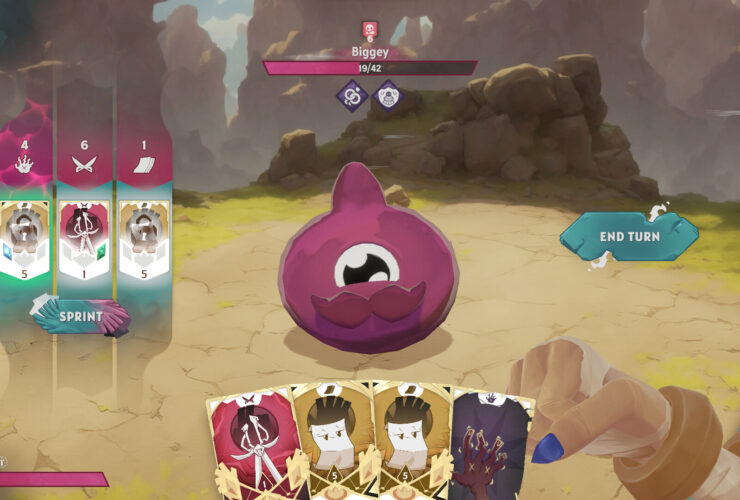End the current turn
The image size is (740, 500).
pos(628,236)
